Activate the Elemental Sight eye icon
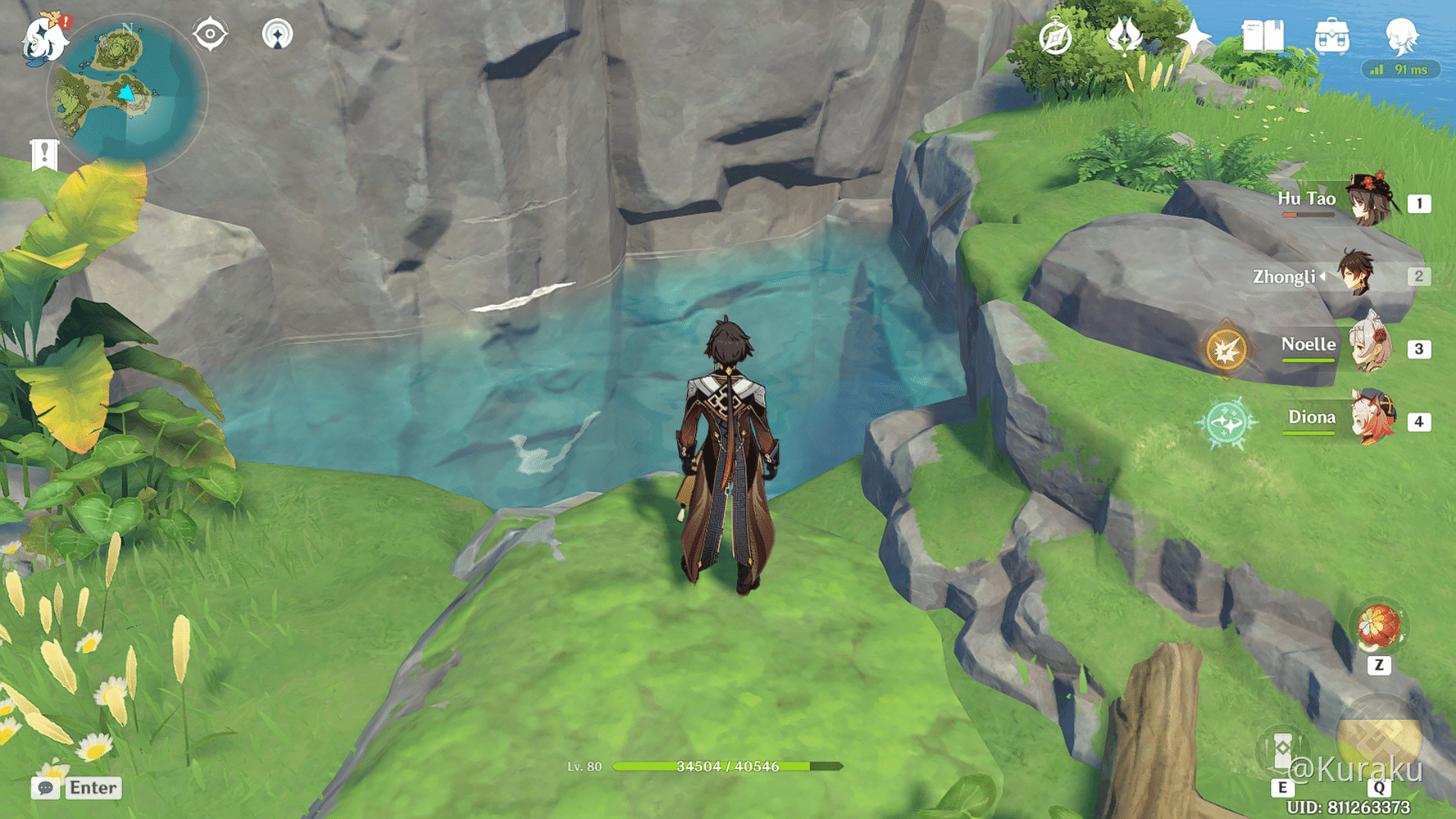Screen dimensions: 1456x819 tap(211, 33)
